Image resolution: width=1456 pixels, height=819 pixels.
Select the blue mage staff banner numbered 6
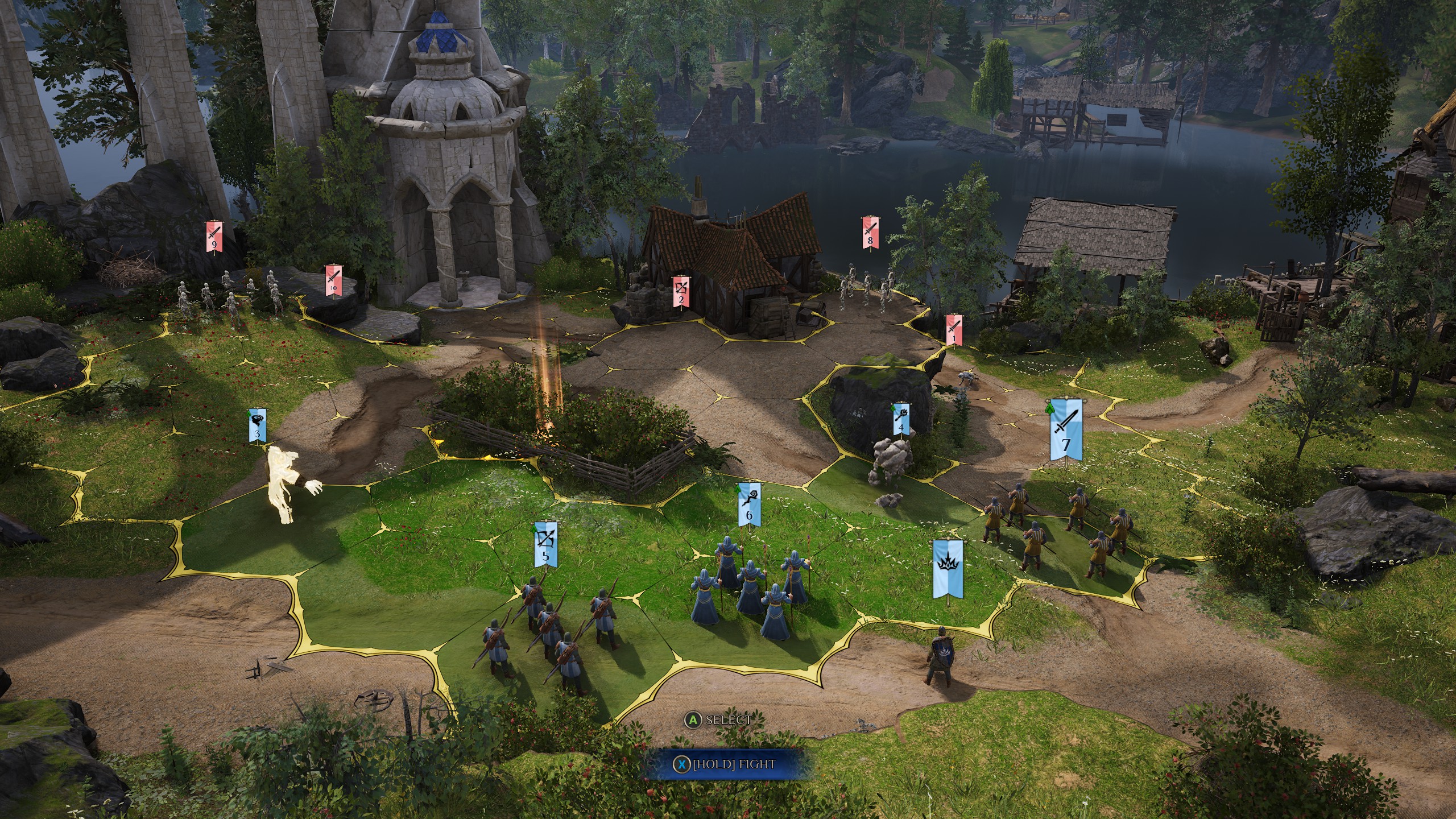(749, 504)
